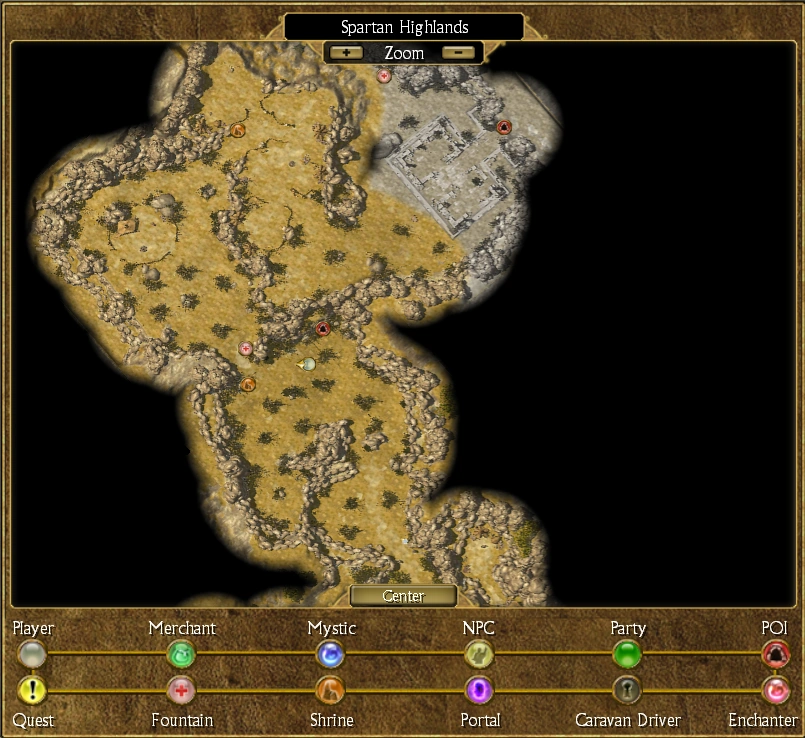805x738 pixels.
Task: Click the orange Shrine legend icon
Action: click(330, 690)
